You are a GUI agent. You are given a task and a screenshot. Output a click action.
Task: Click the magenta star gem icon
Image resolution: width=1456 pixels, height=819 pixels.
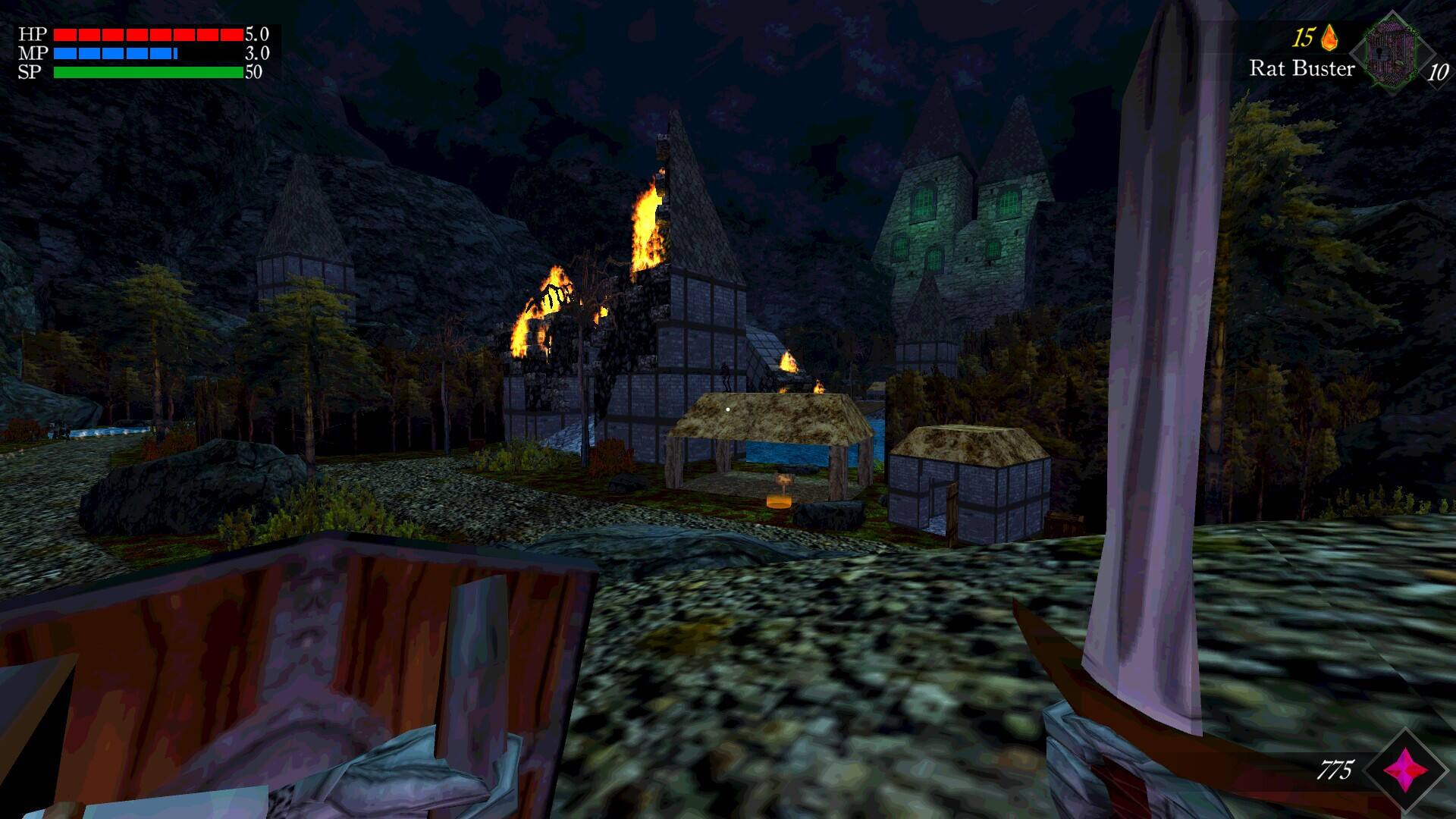(1405, 770)
